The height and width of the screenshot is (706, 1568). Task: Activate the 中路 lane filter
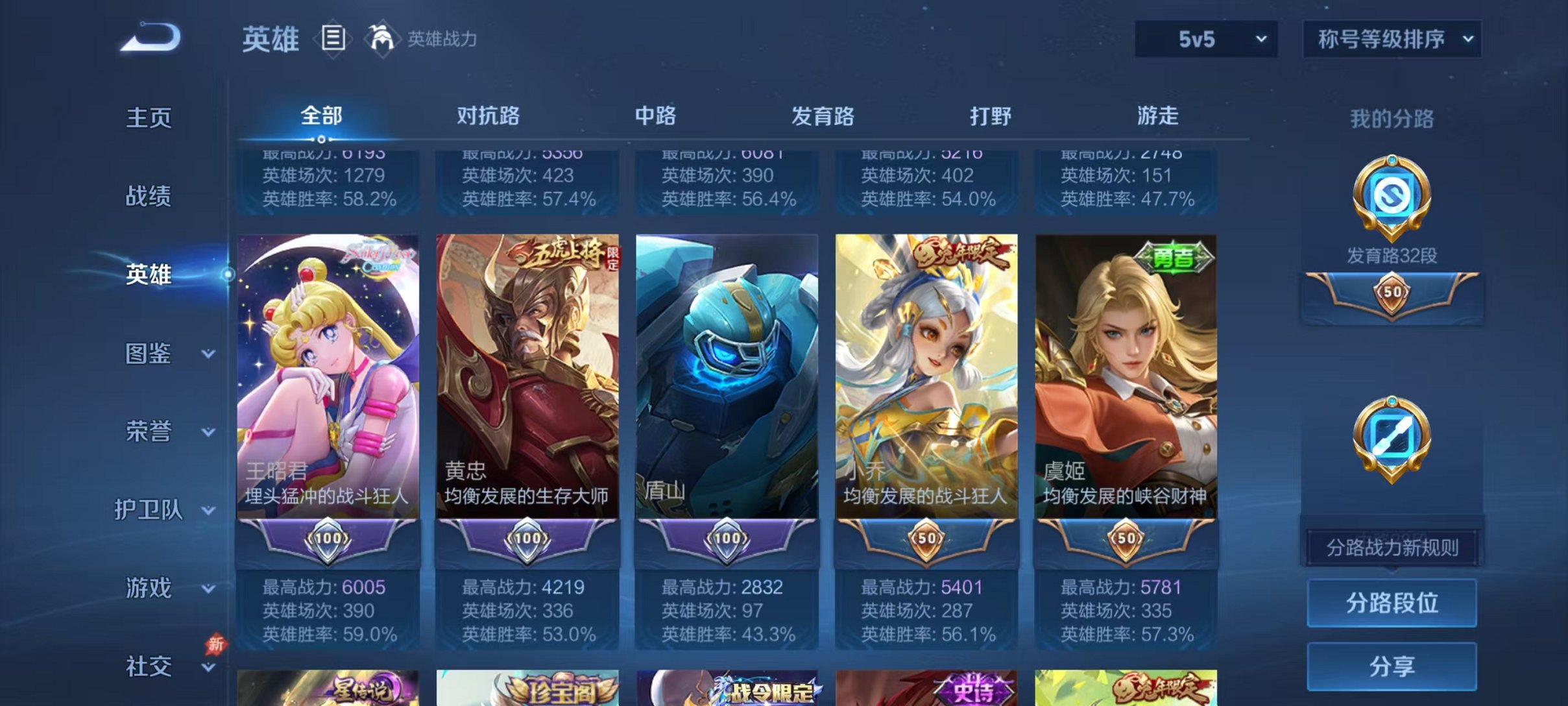coord(655,116)
